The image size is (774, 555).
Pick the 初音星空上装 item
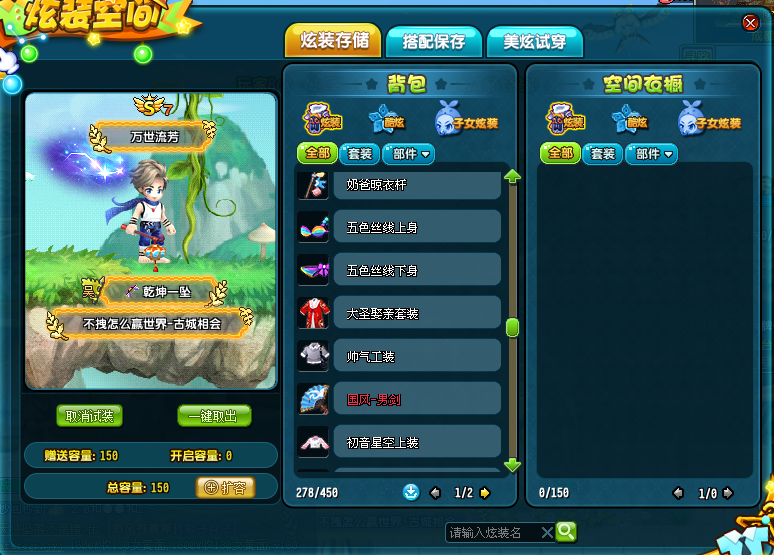click(x=400, y=441)
